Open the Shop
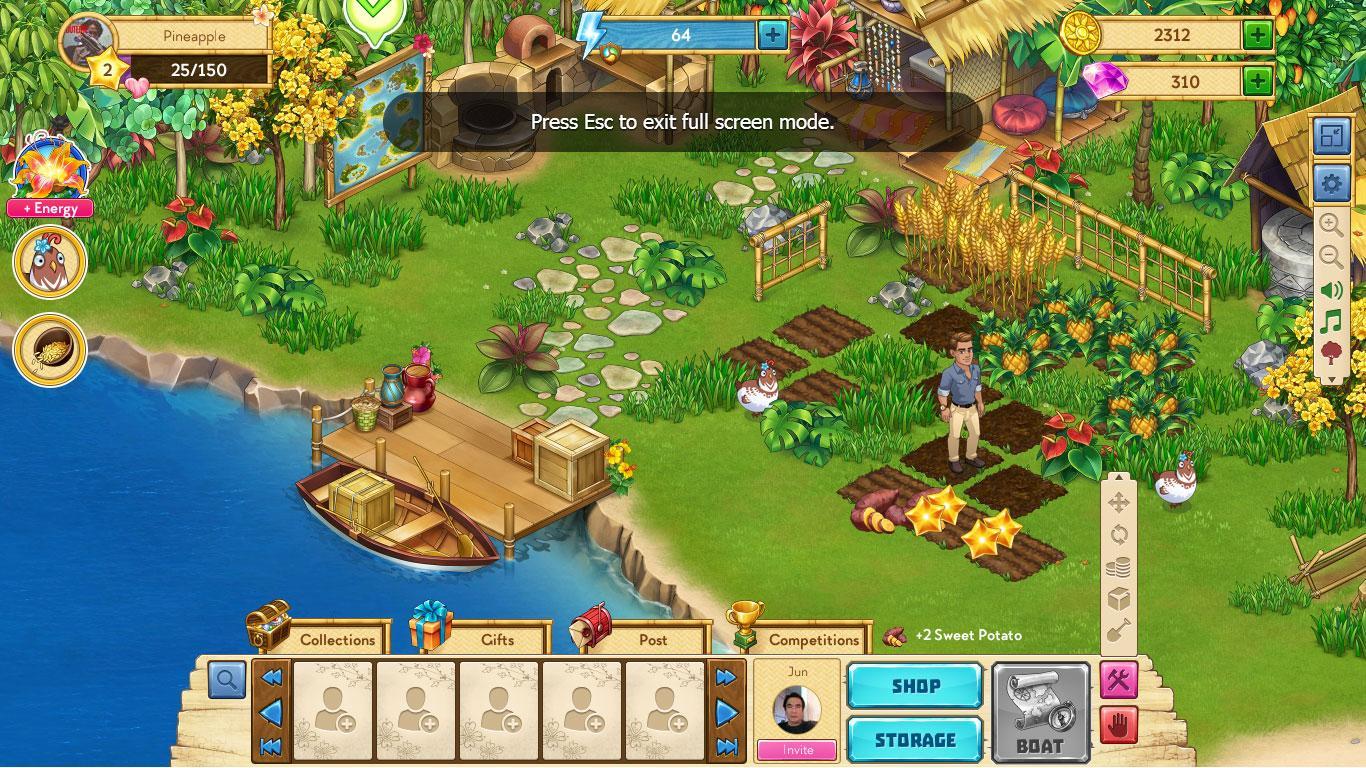 [x=914, y=686]
